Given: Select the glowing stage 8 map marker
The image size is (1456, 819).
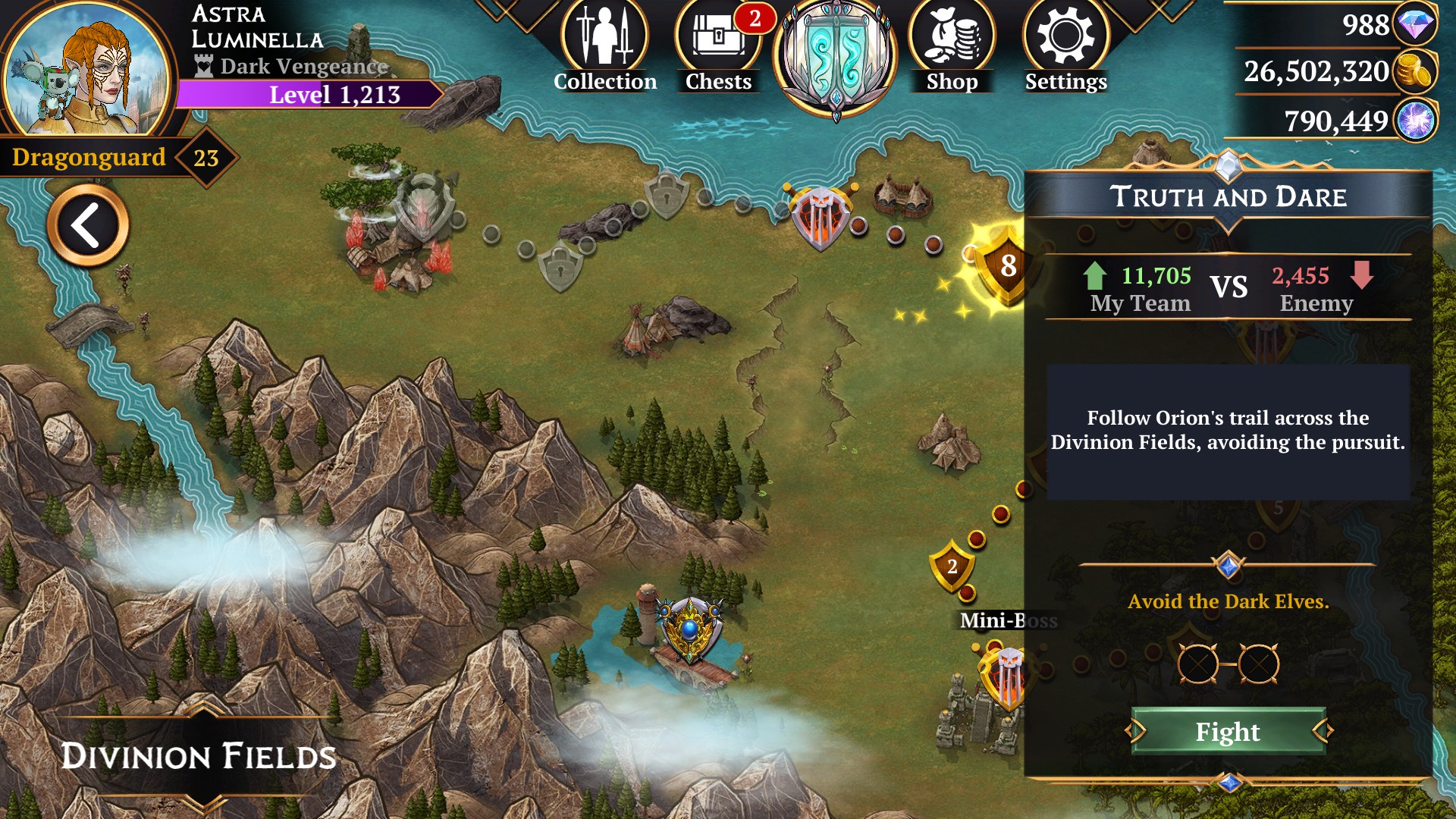Looking at the screenshot, I should (1003, 265).
